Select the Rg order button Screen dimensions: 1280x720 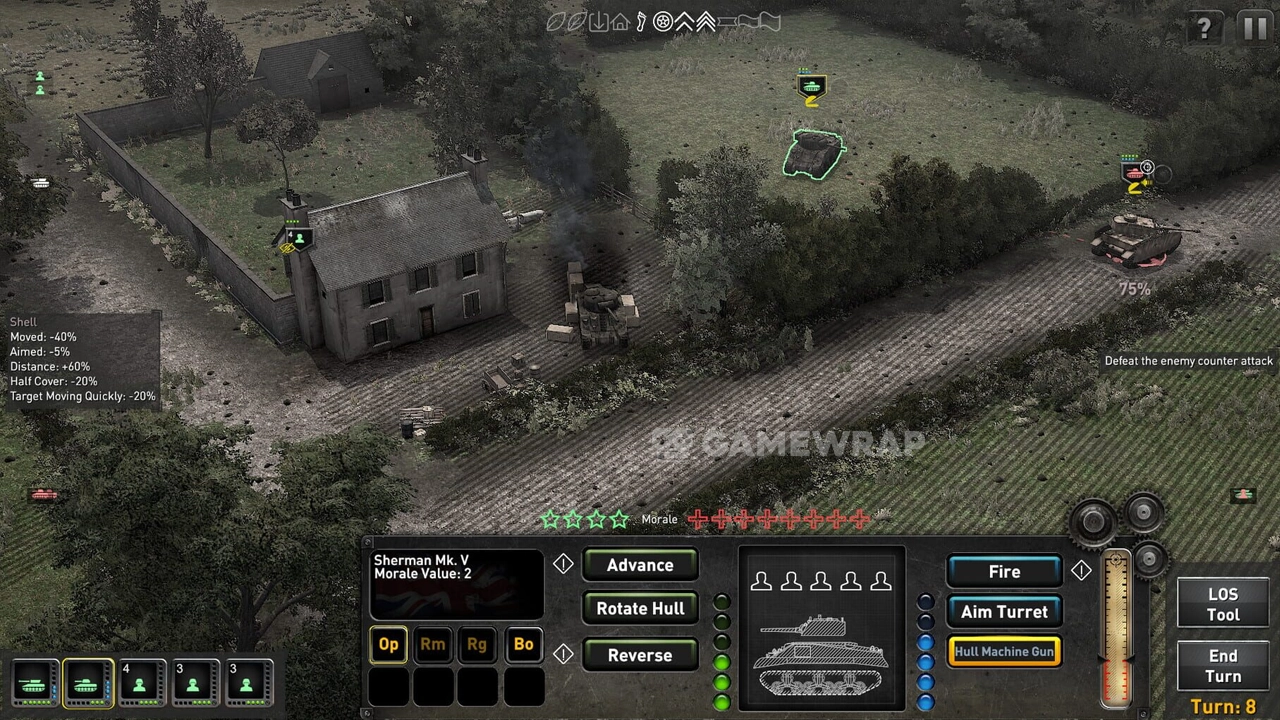[477, 645]
